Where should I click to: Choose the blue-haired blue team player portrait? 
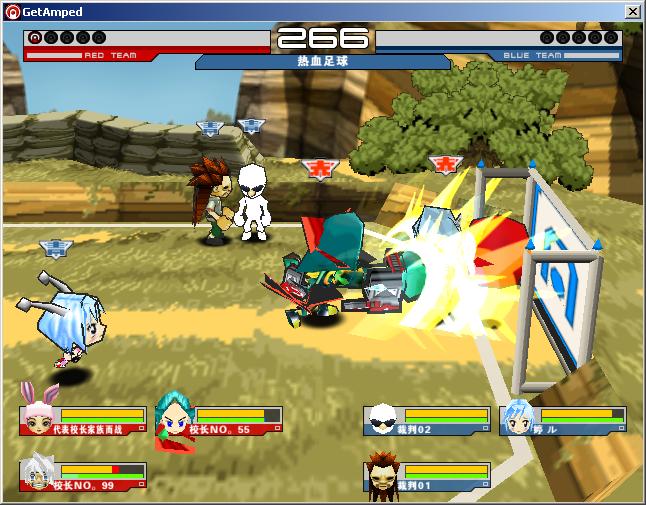[518, 418]
